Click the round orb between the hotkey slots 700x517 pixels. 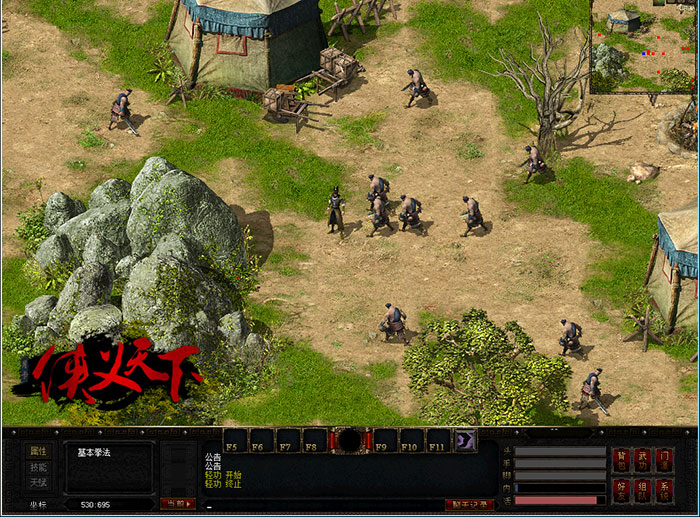[x=350, y=440]
